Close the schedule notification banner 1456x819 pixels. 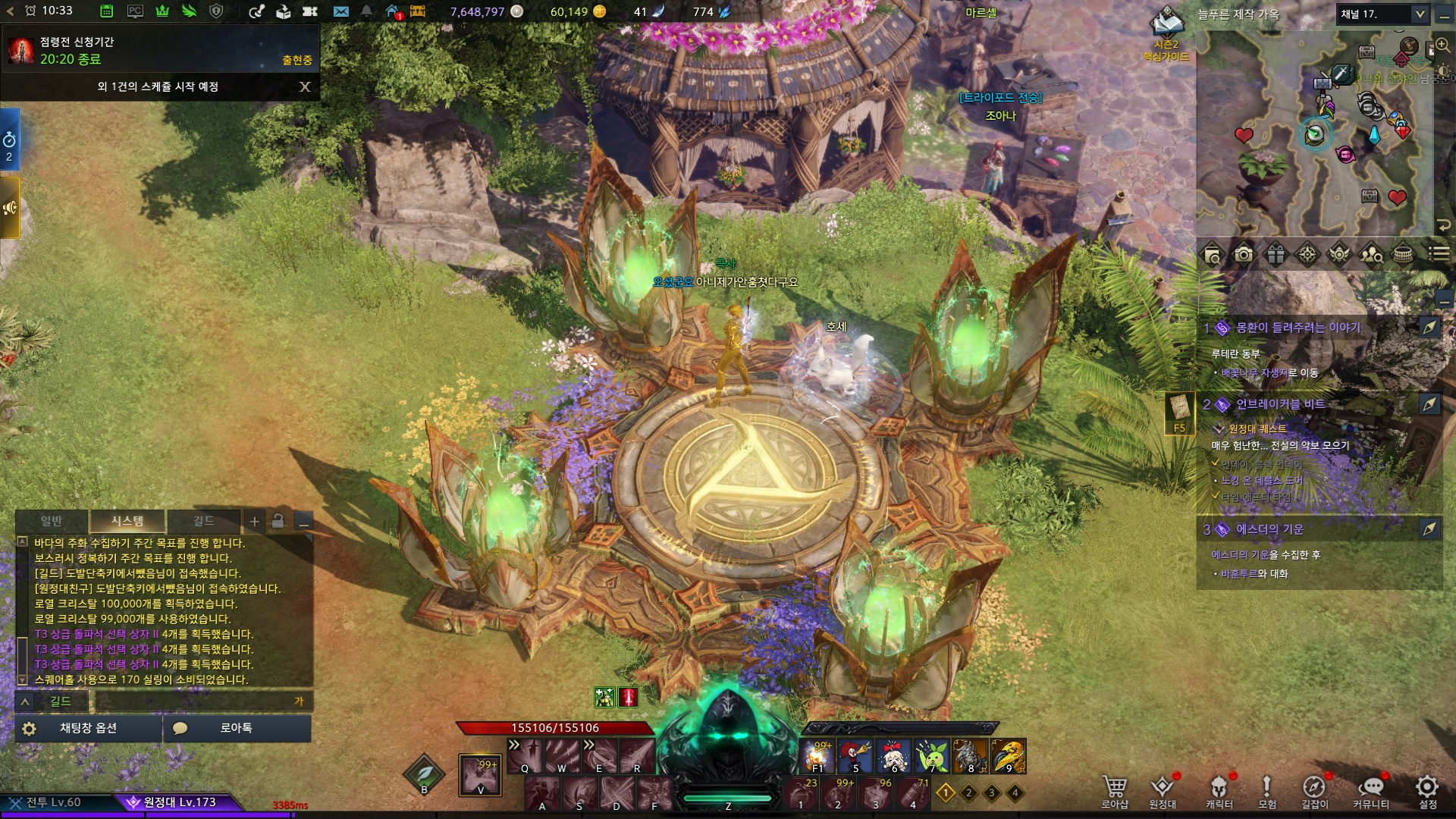pos(305,86)
